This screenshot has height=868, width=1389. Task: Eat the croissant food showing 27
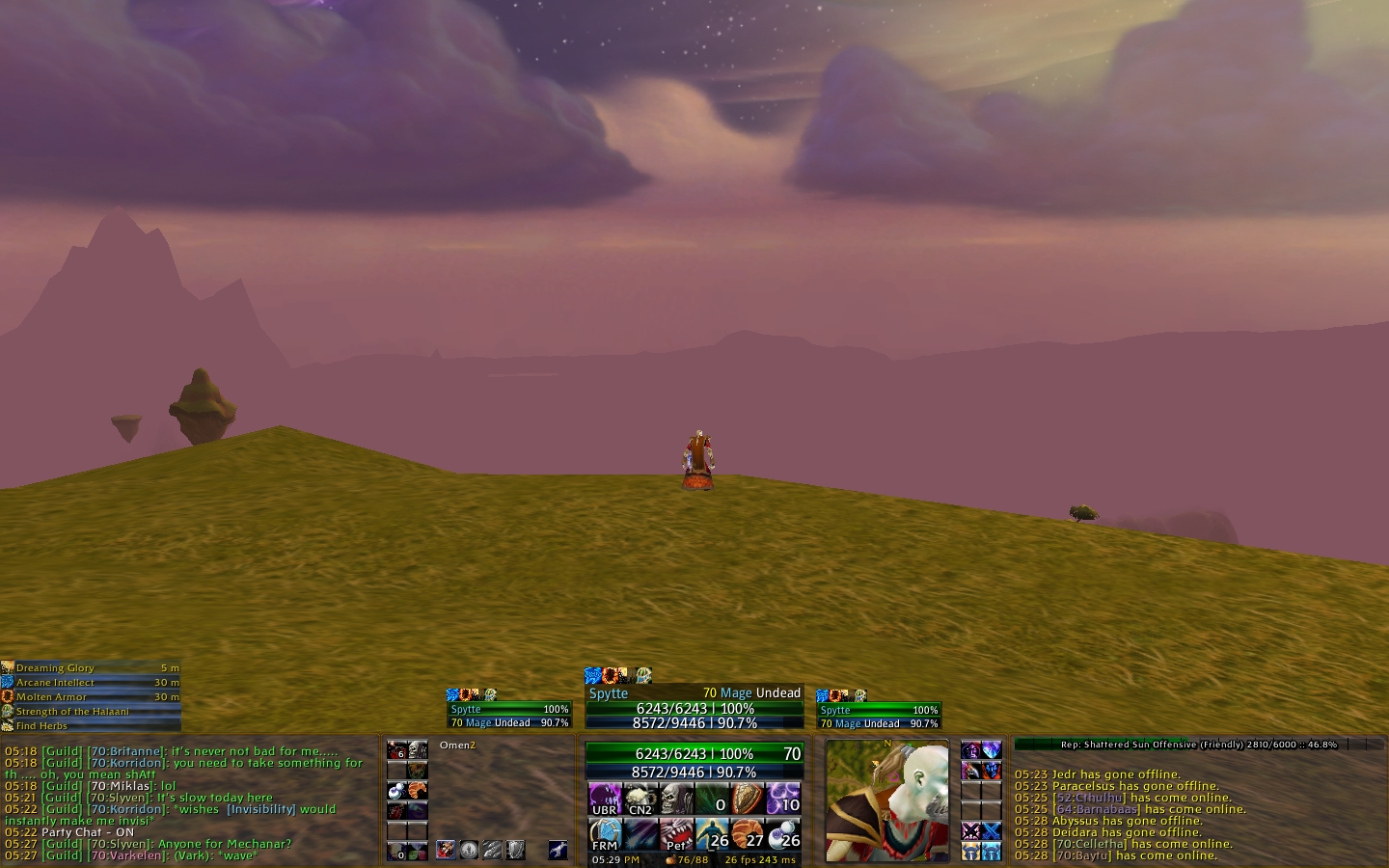click(749, 833)
